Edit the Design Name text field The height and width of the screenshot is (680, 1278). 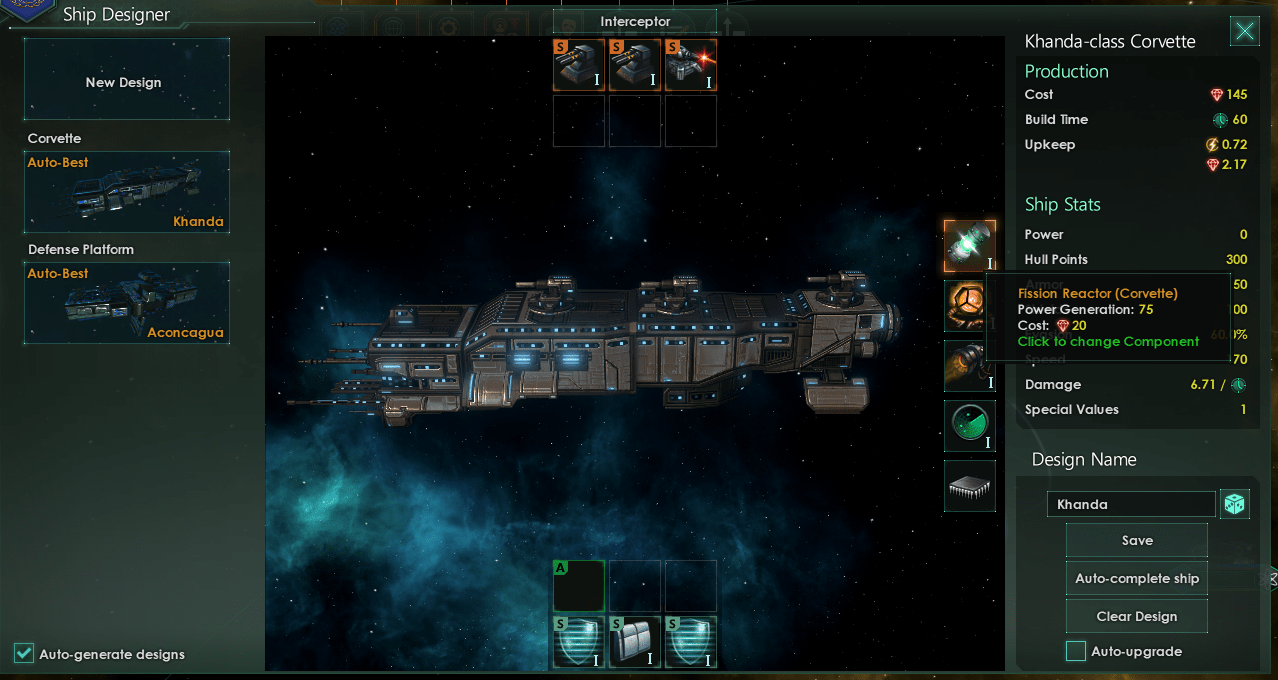click(x=1131, y=504)
